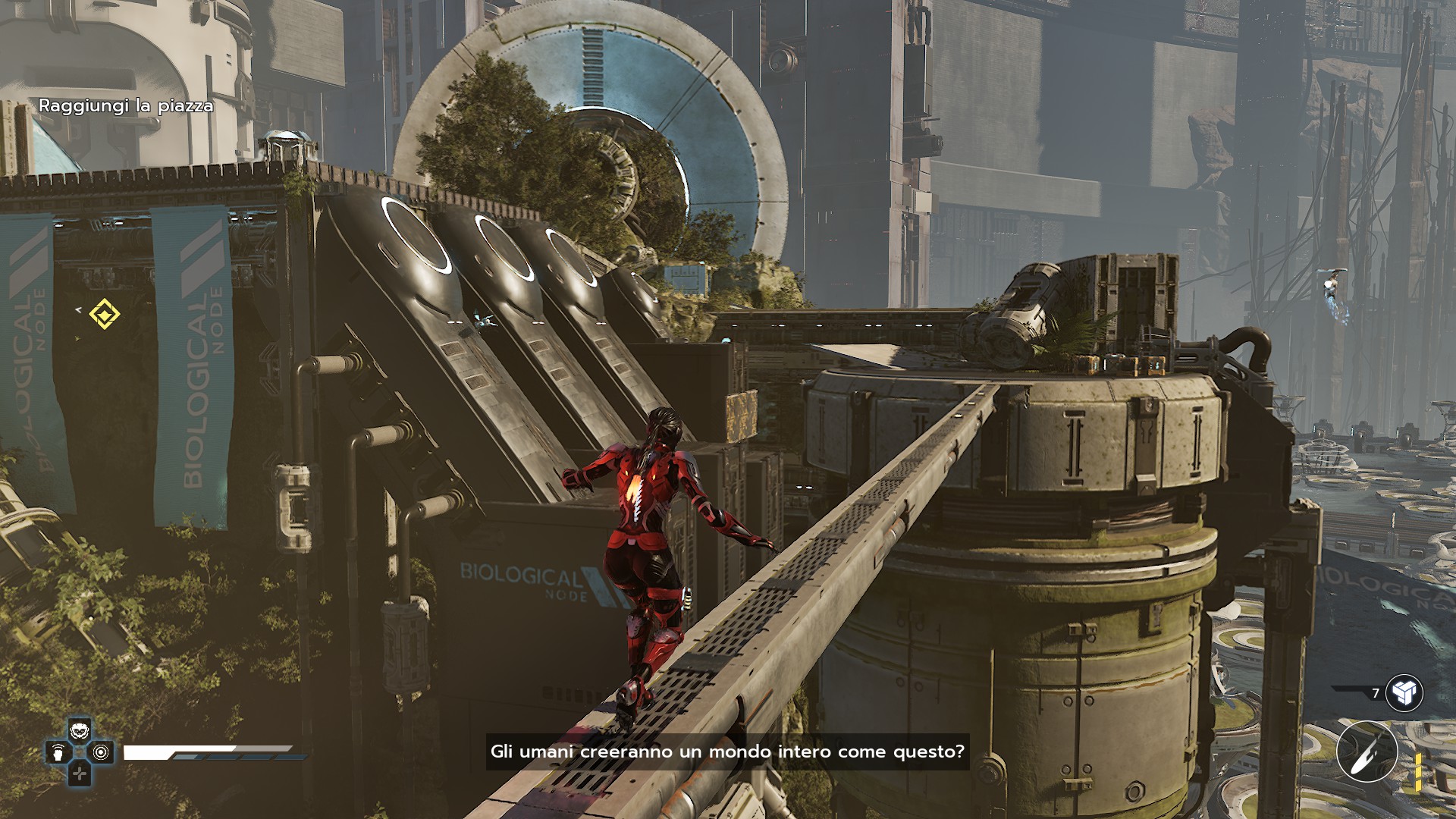Activate the head scan pulse ability
This screenshot has height=819, width=1456.
[58, 752]
